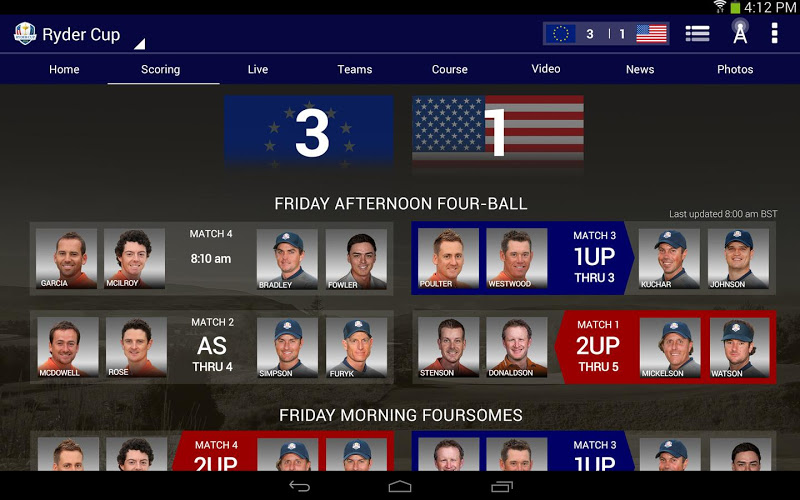Open the list view icon
Screen dimensions: 800x500
[697, 34]
